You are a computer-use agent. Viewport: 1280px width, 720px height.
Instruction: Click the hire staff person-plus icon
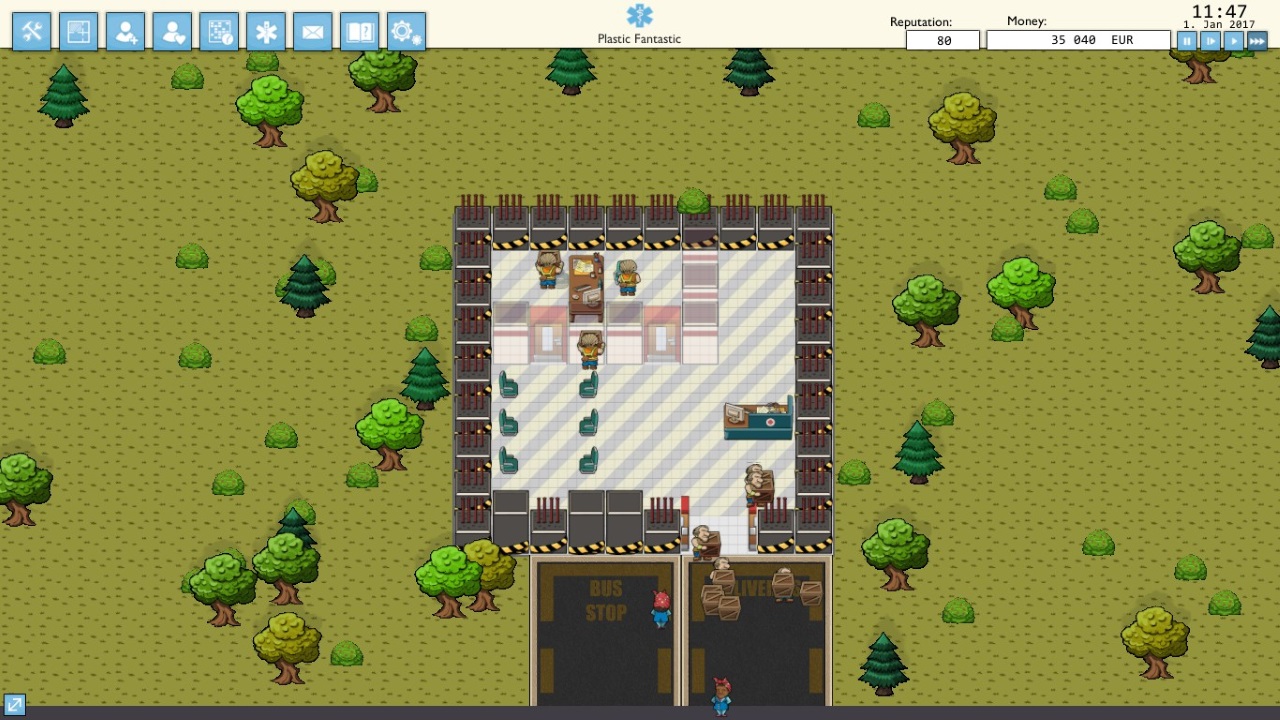tap(126, 32)
